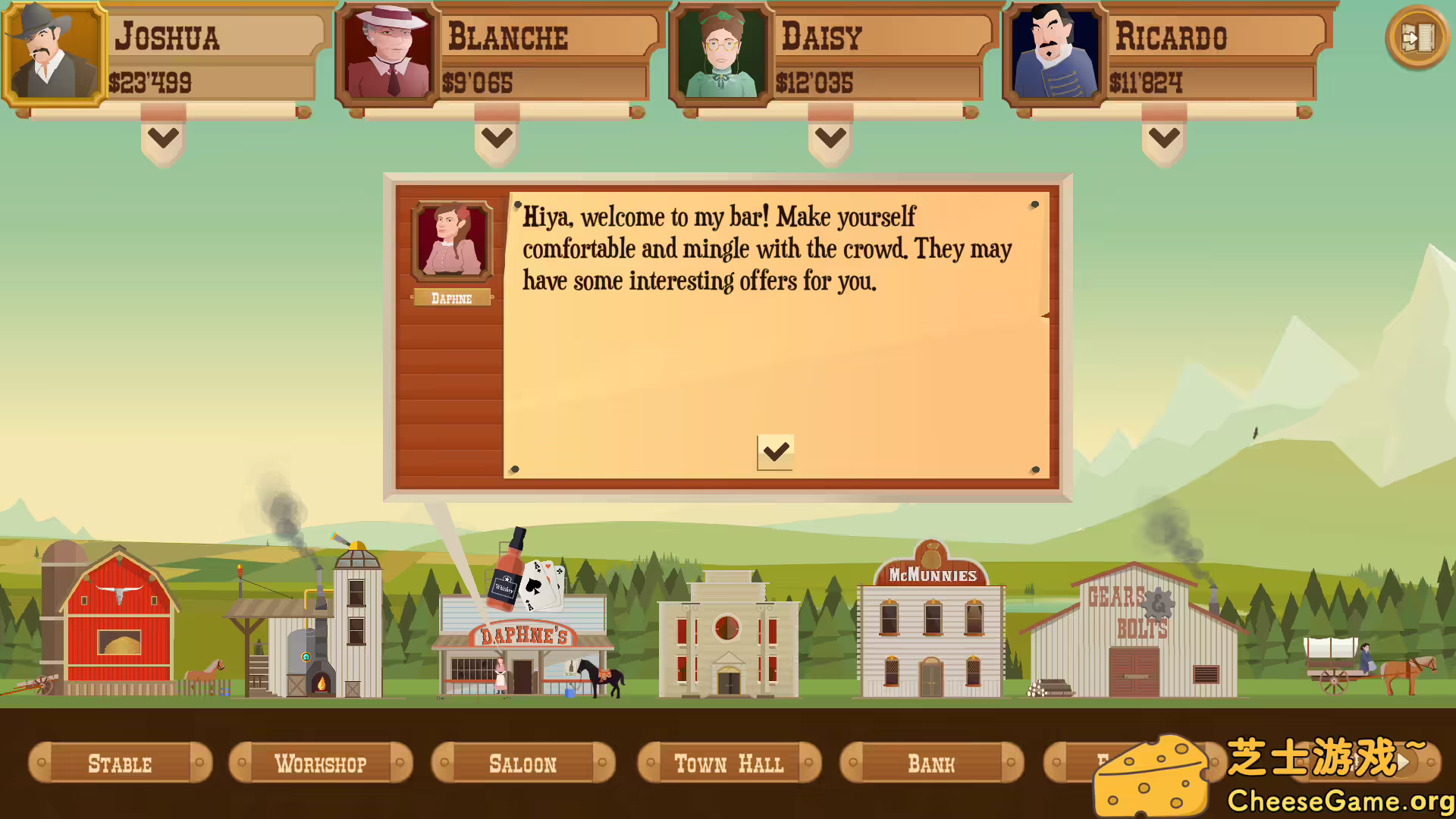The height and width of the screenshot is (819, 1456).
Task: Click the round exit button
Action: tap(1417, 37)
